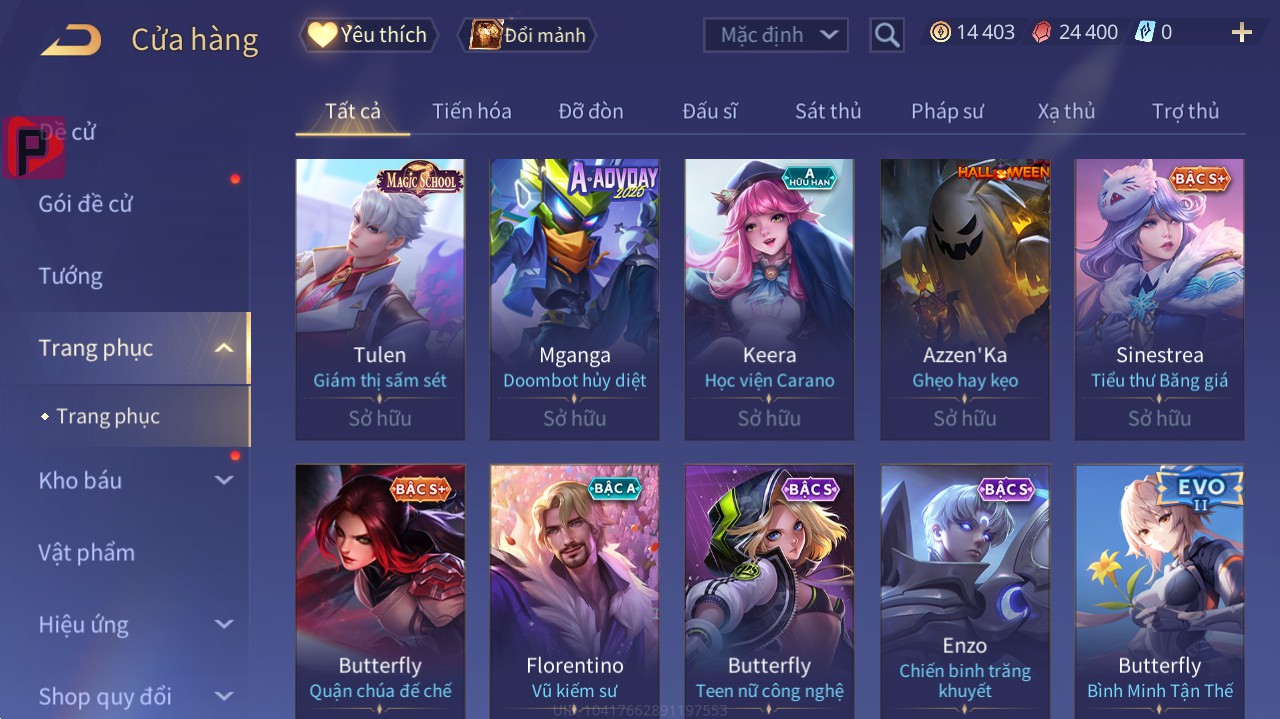This screenshot has height=719, width=1280.
Task: Click the magnifying glass search button
Action: [x=887, y=35]
